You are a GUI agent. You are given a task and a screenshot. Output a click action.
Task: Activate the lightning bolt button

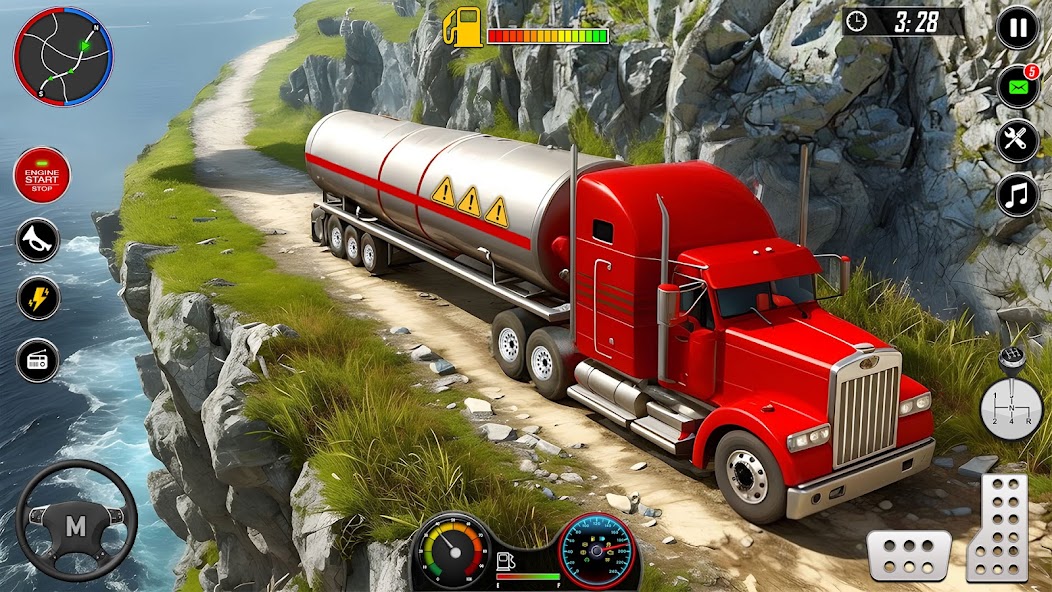(38, 299)
